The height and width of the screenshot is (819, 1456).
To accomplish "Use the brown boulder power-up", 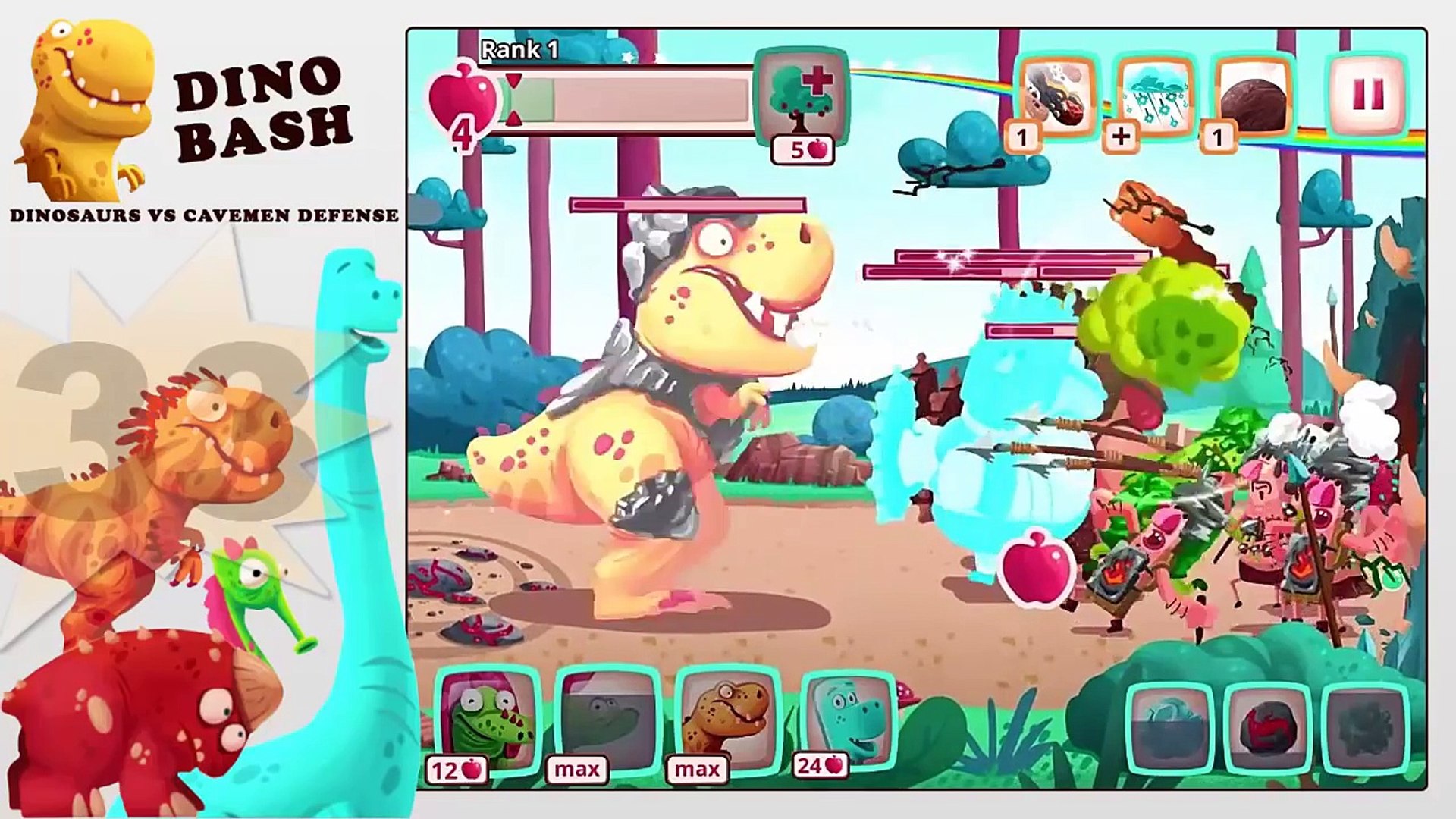I will point(1253,97).
